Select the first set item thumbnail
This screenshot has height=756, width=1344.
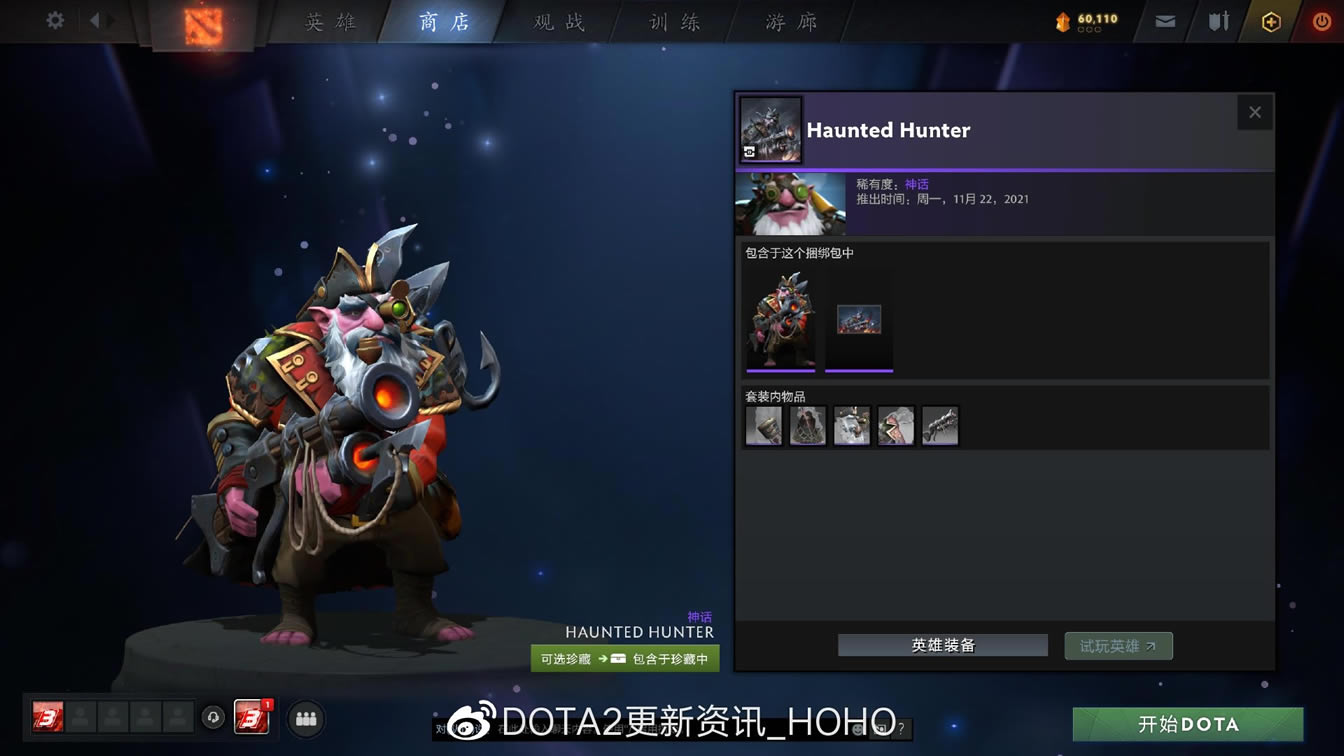pos(763,424)
